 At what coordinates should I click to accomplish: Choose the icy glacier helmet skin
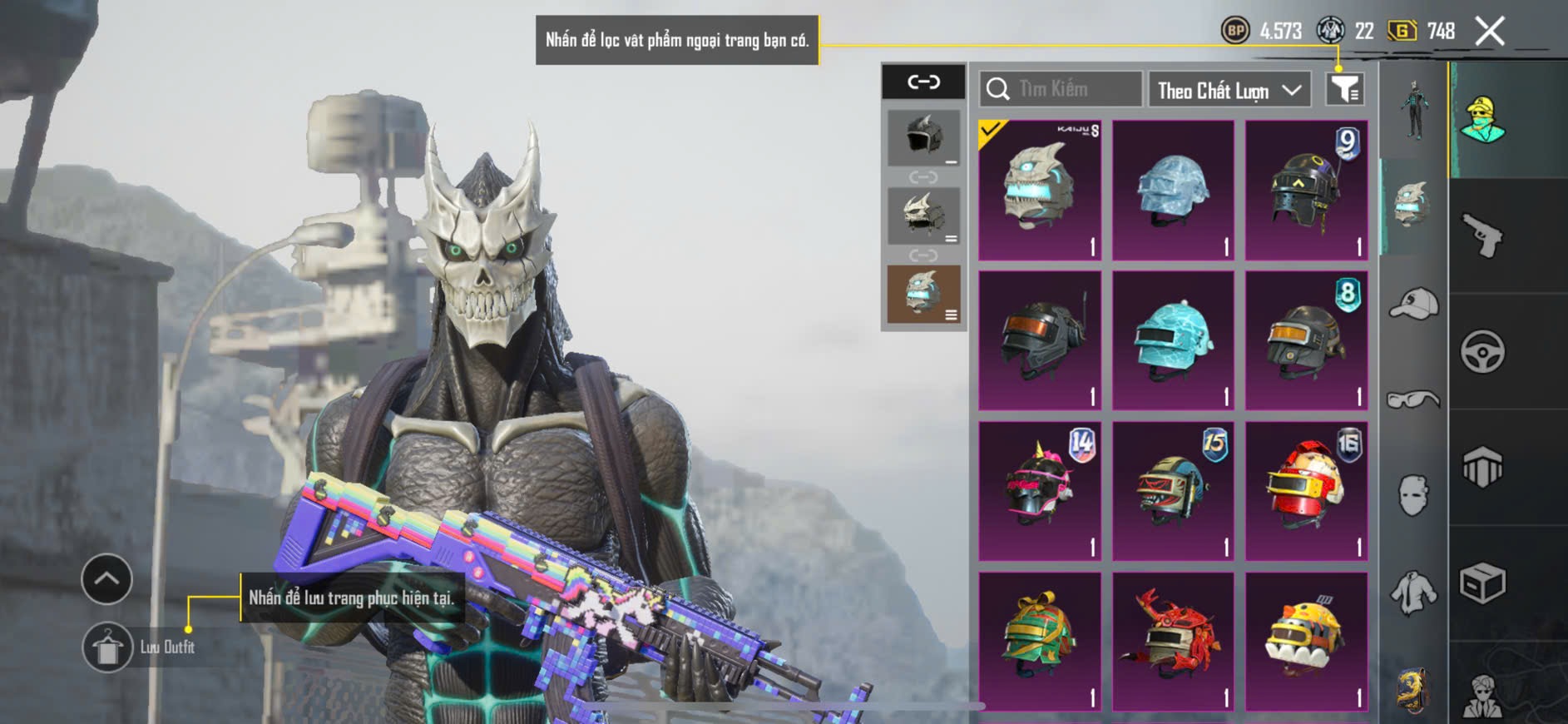coord(1173,190)
